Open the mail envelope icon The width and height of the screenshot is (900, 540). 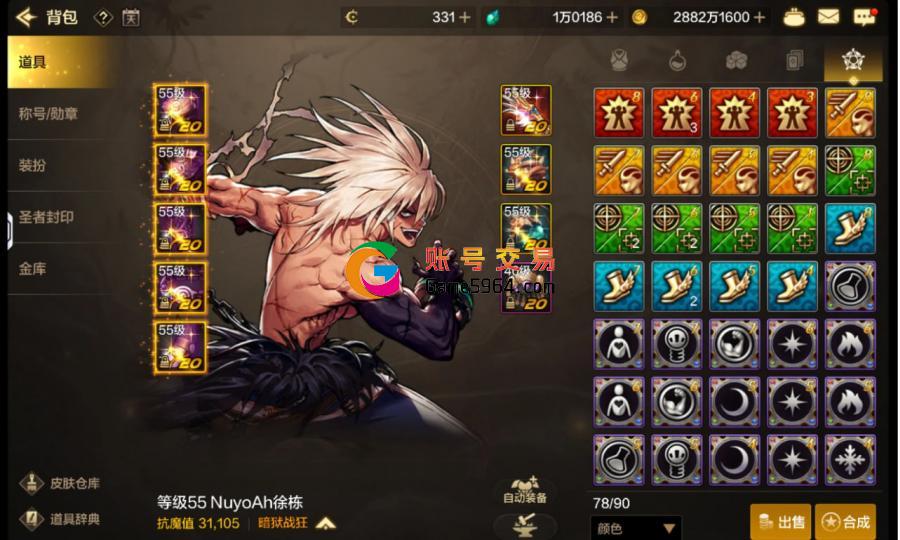click(x=828, y=17)
